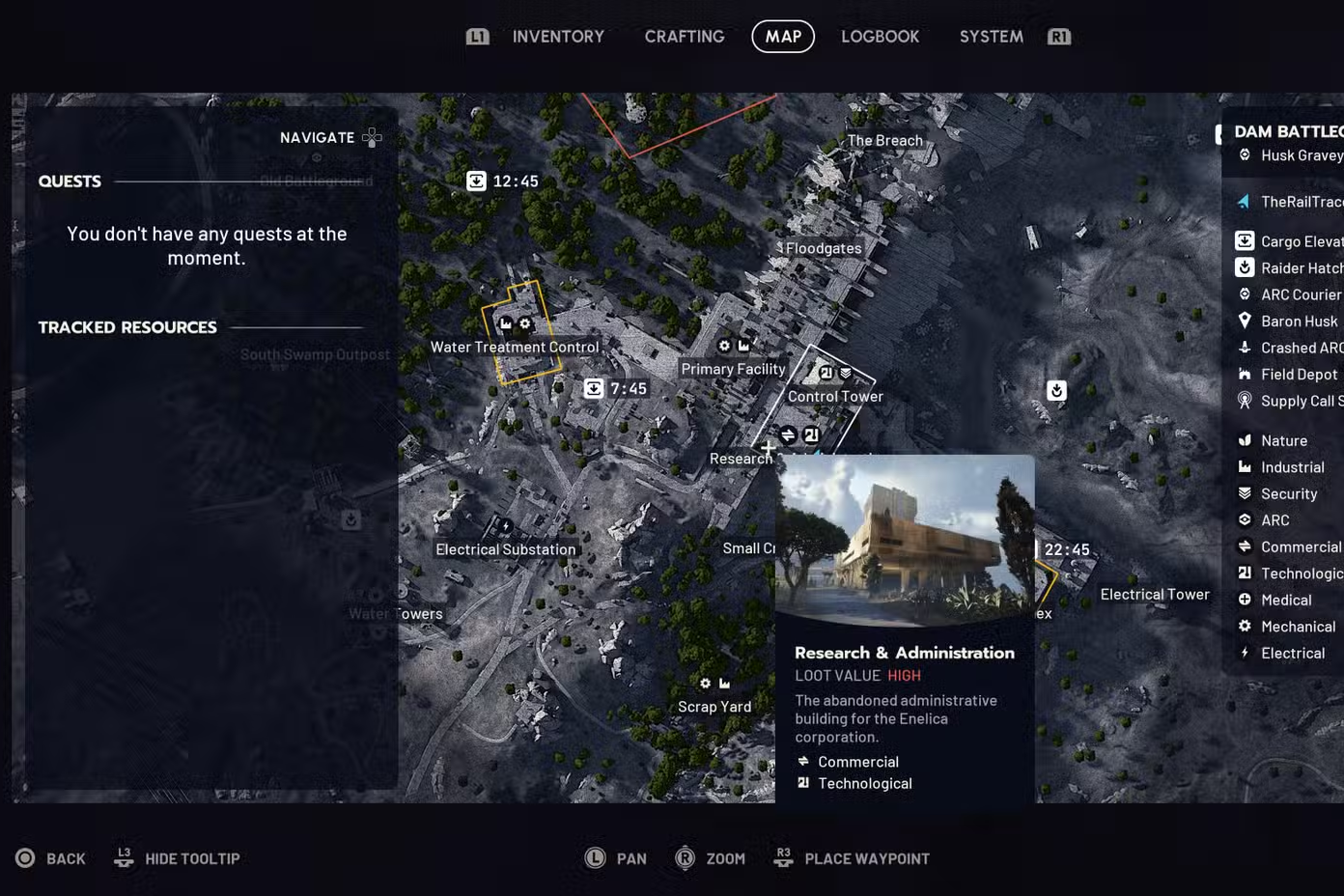
Task: Select the Control Tower location
Action: 835,396
